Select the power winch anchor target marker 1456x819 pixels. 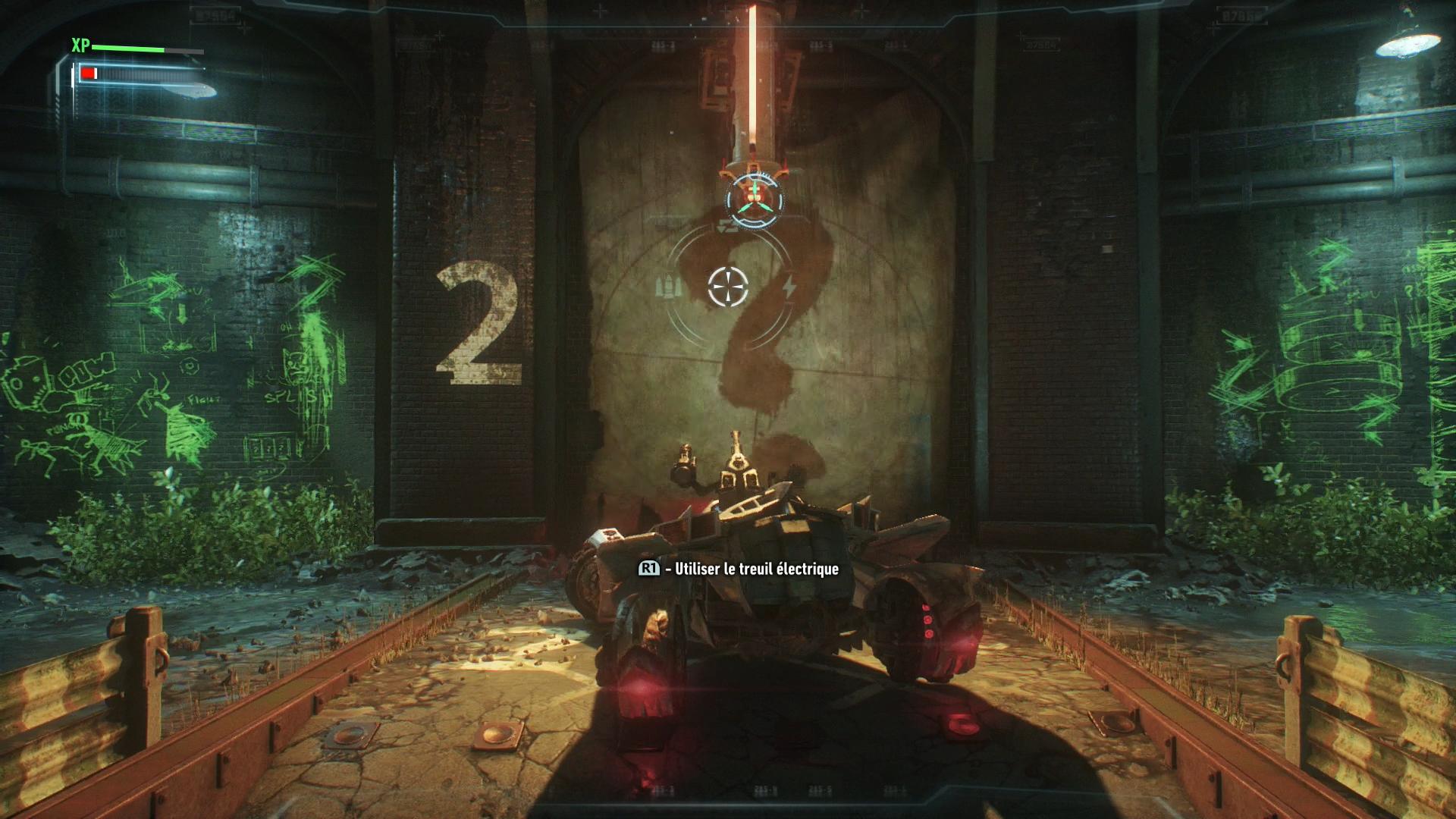coord(755,195)
